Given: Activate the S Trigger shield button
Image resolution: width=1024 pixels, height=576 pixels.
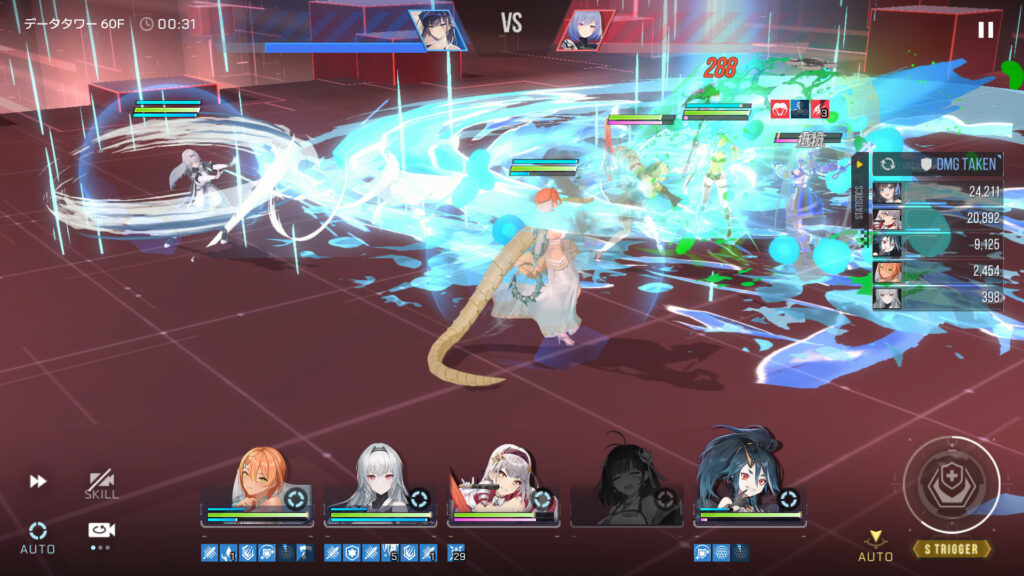Looking at the screenshot, I should pos(951,486).
